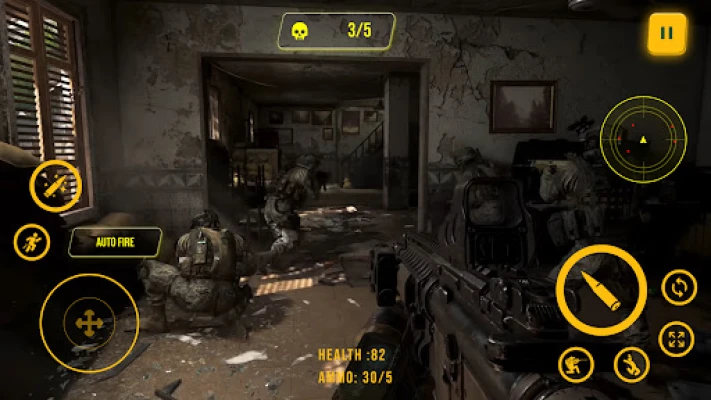Click the movement joystick arrows
The width and height of the screenshot is (711, 400).
coord(89,323)
